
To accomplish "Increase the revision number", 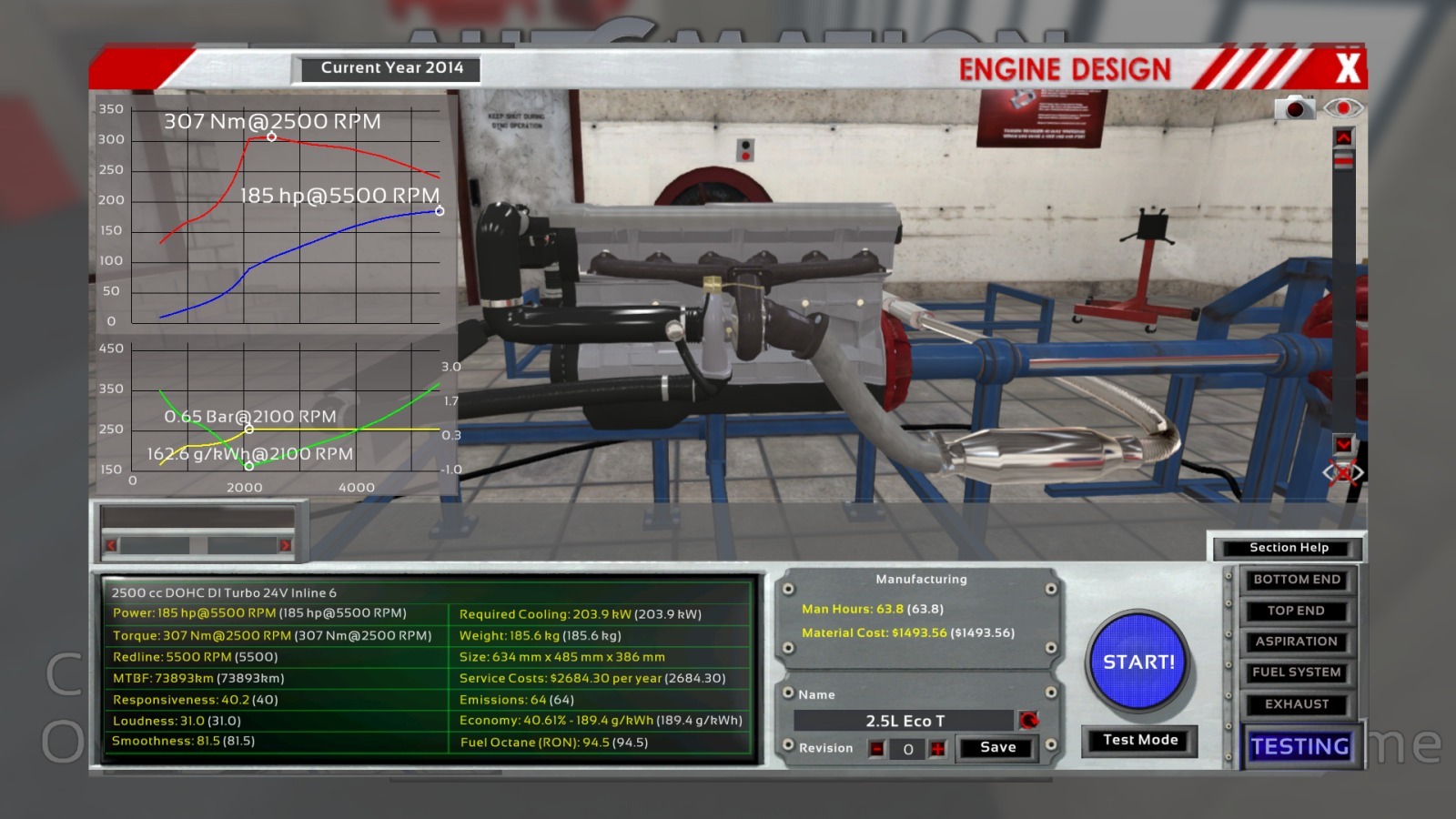I will click(937, 749).
